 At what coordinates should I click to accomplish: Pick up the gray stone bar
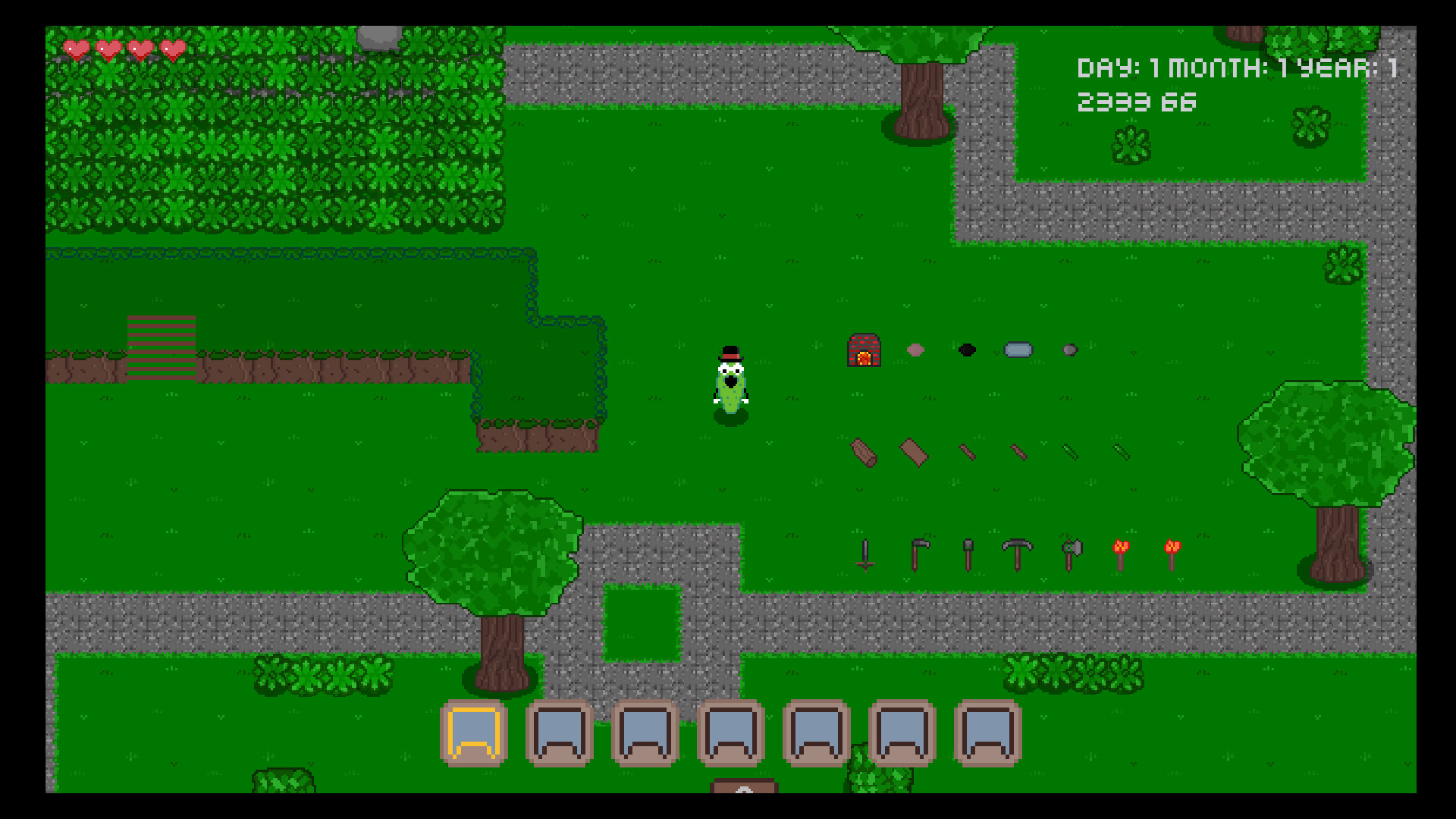1017,350
